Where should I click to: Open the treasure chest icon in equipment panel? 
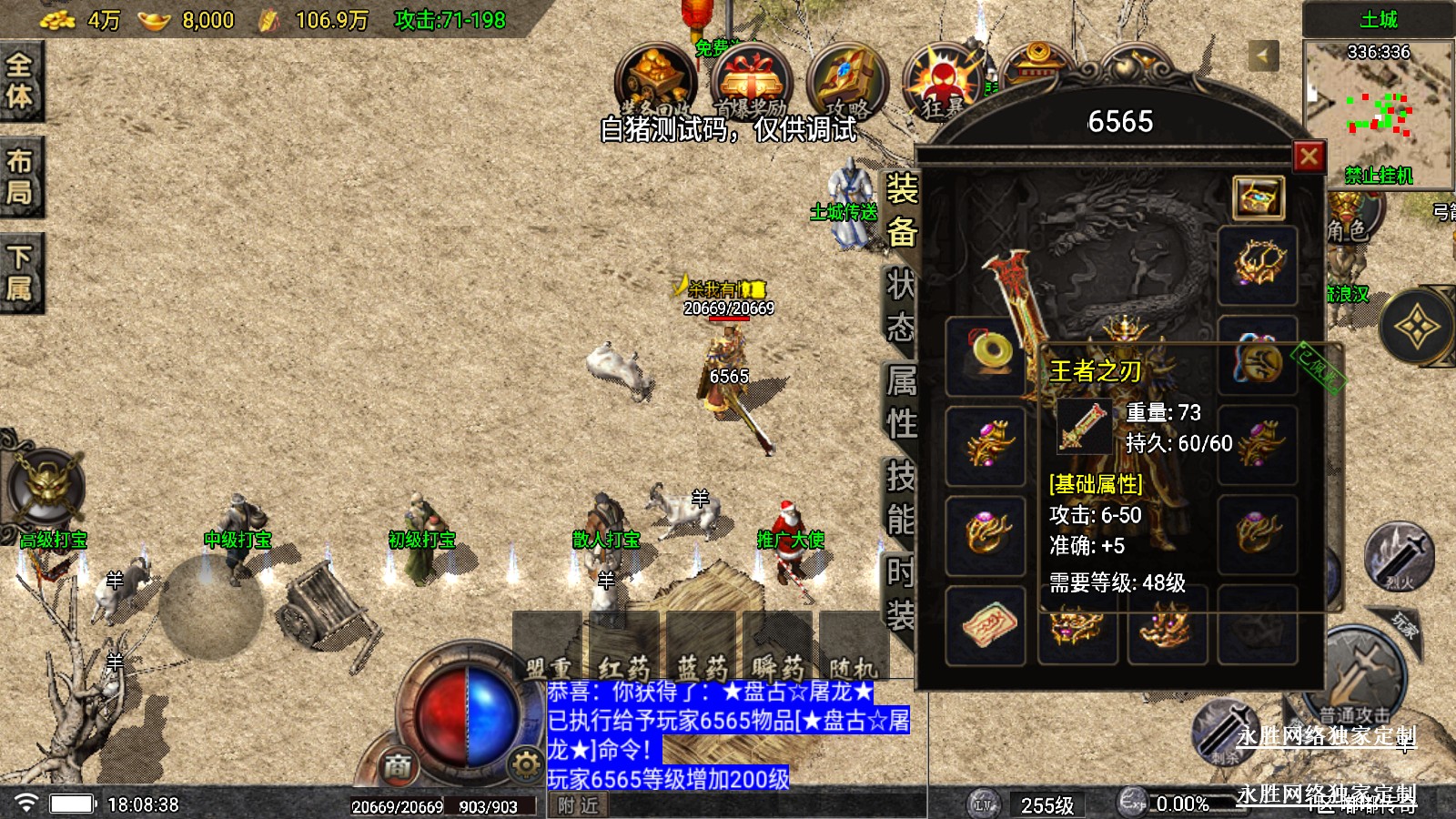tap(1259, 197)
